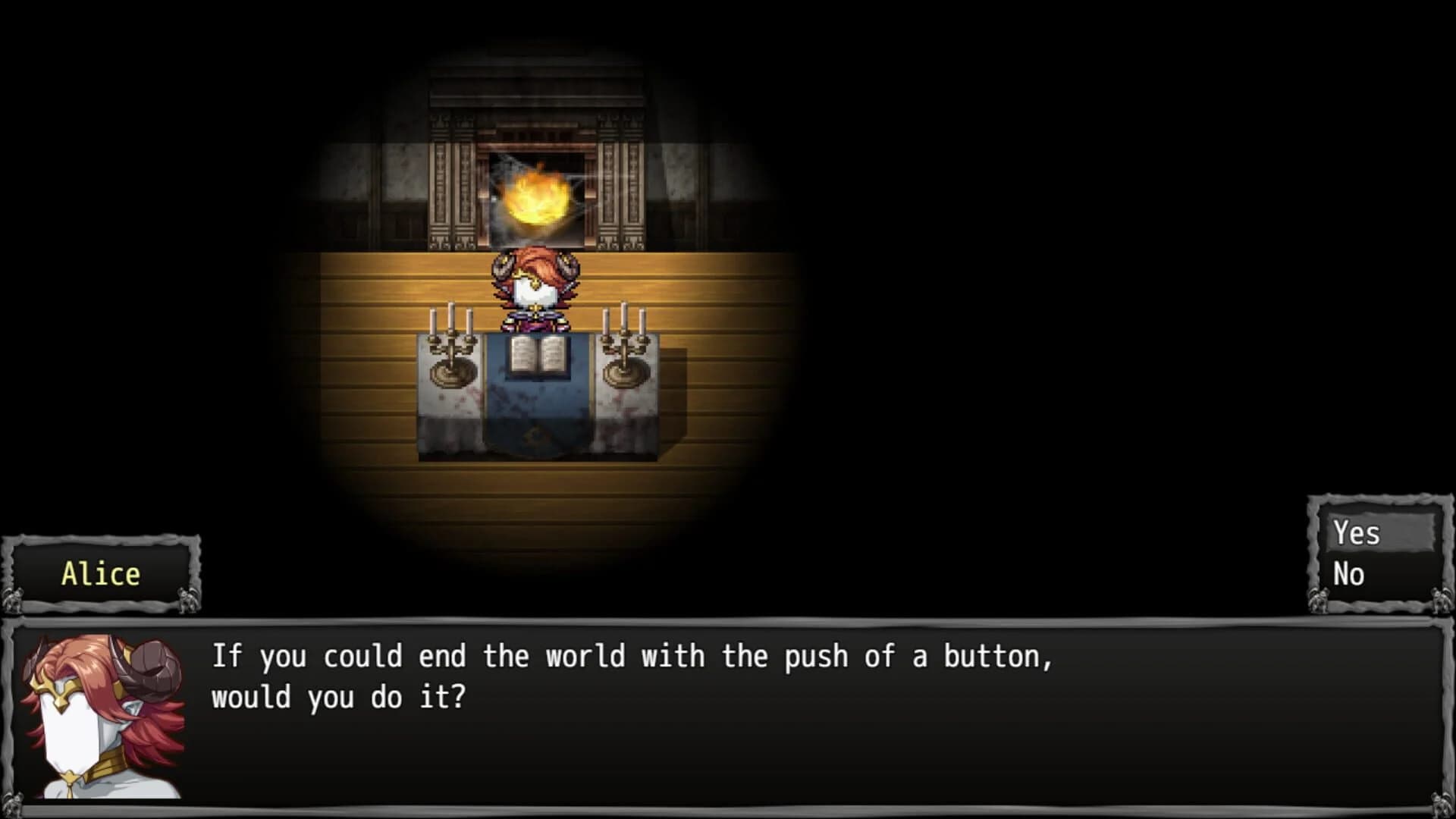Choose the No option to refuse
This screenshot has width=1456, height=819.
pos(1350,575)
